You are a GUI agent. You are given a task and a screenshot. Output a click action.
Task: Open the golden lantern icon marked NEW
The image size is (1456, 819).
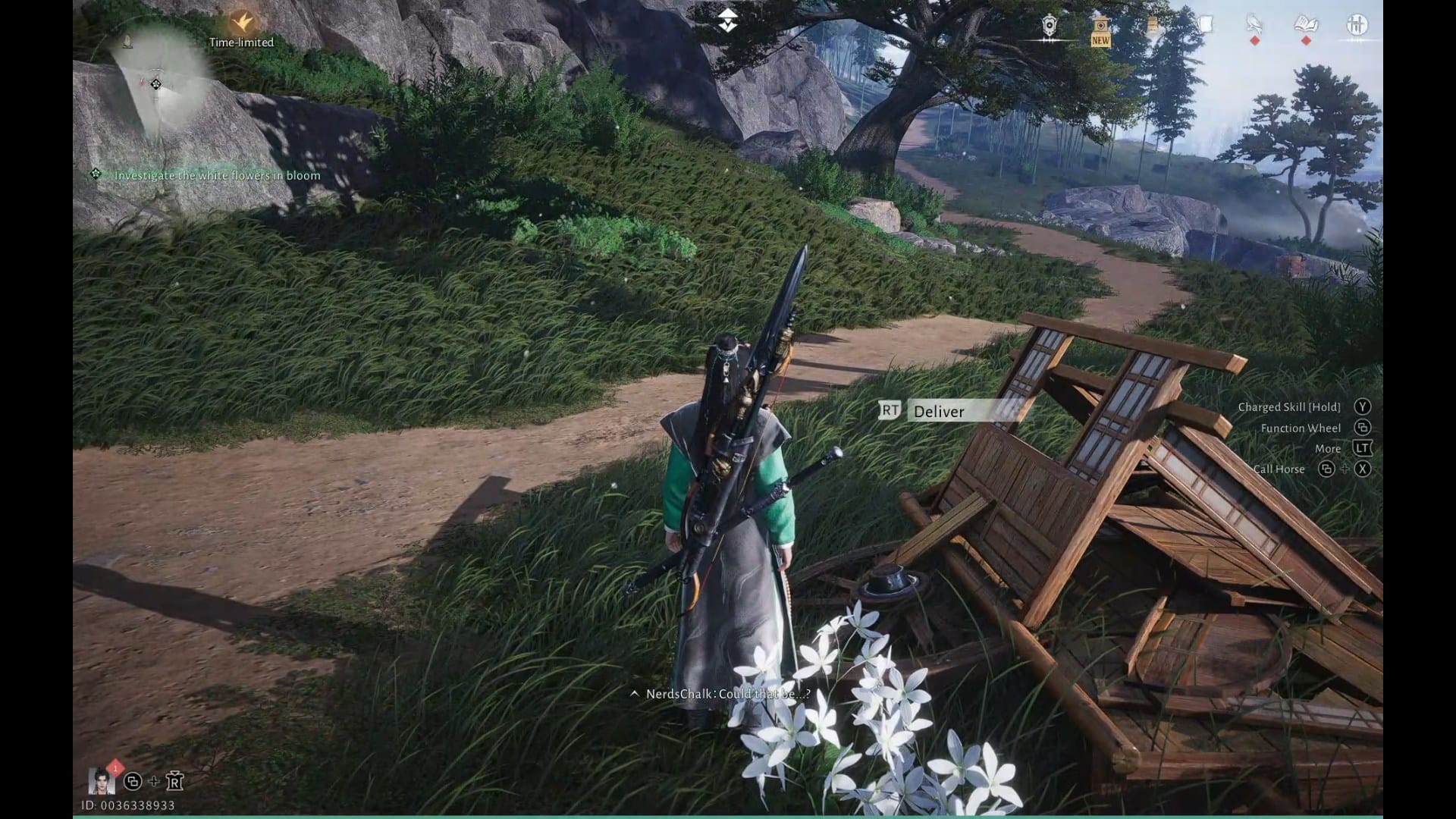1100,29
